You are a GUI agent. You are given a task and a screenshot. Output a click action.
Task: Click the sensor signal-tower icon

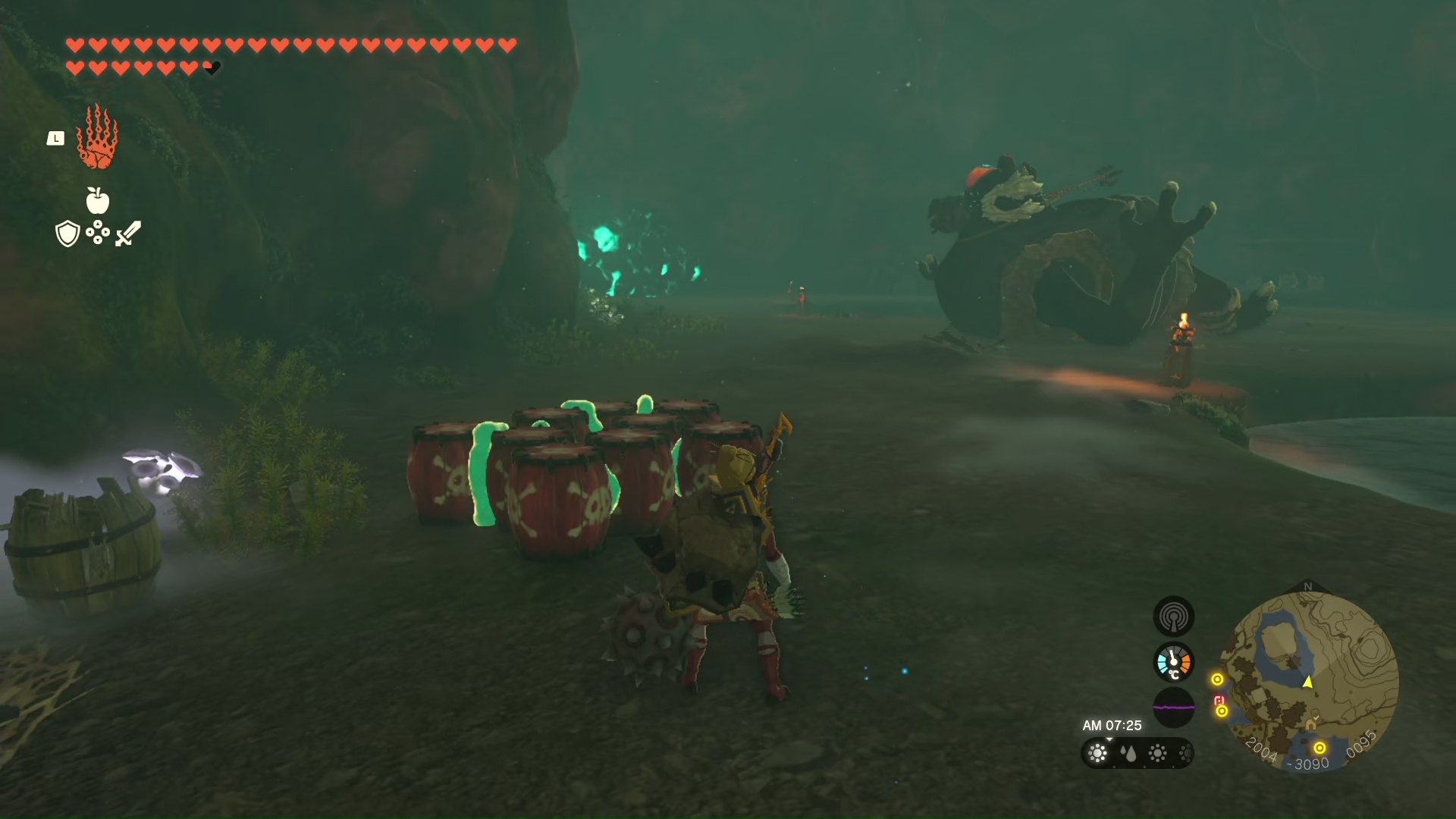point(1173,617)
